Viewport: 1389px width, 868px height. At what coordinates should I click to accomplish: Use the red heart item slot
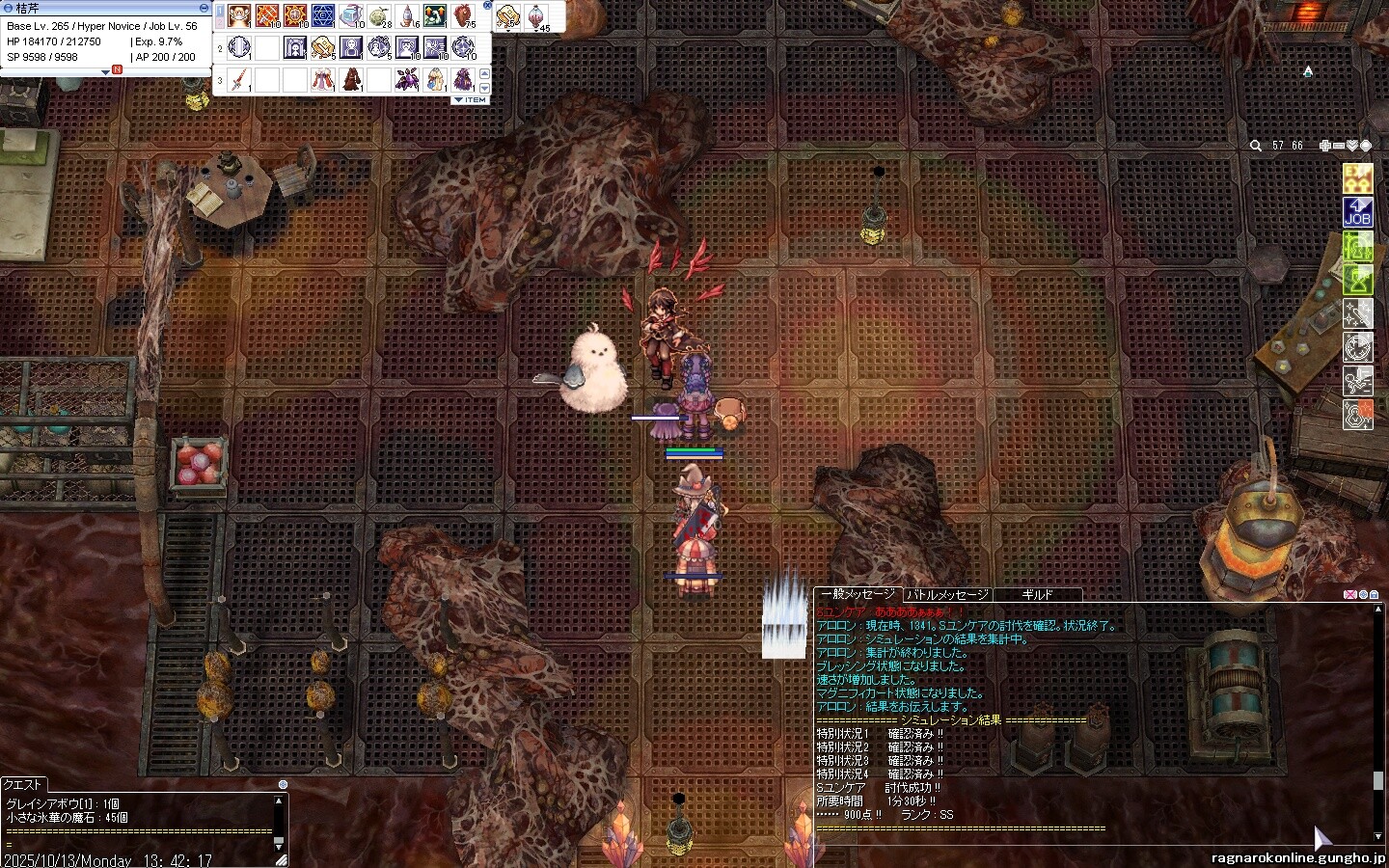(x=463, y=16)
